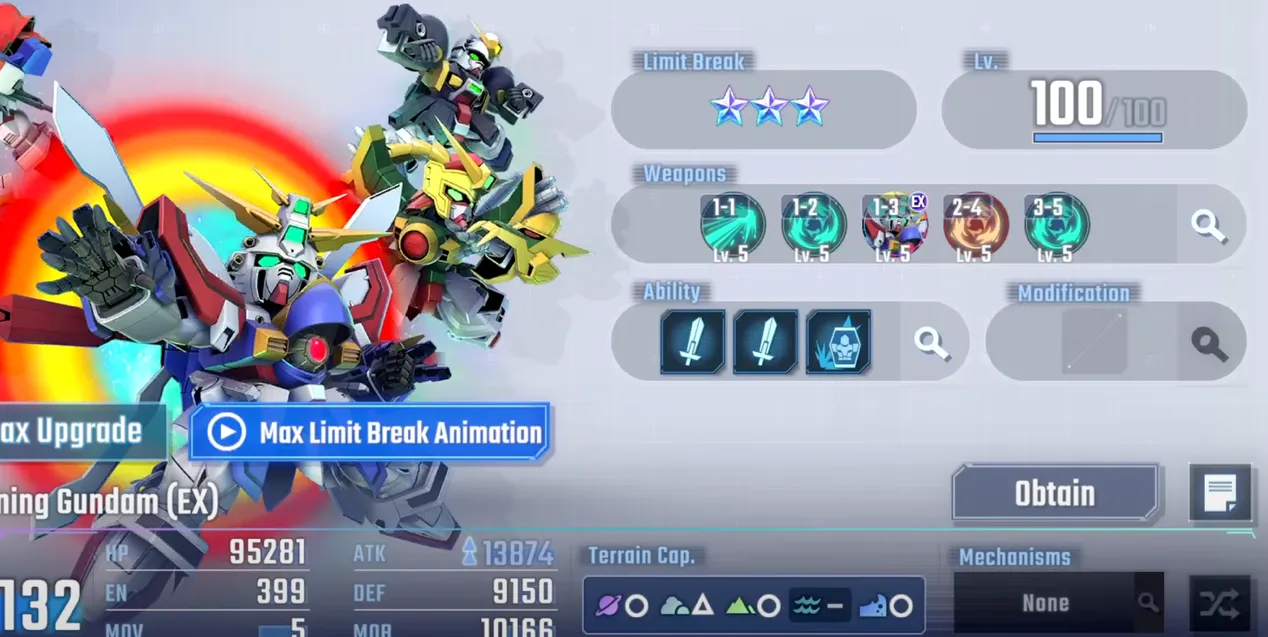The width and height of the screenshot is (1268, 637).
Task: Select the 1-1 weapon icon
Action: (x=732, y=224)
